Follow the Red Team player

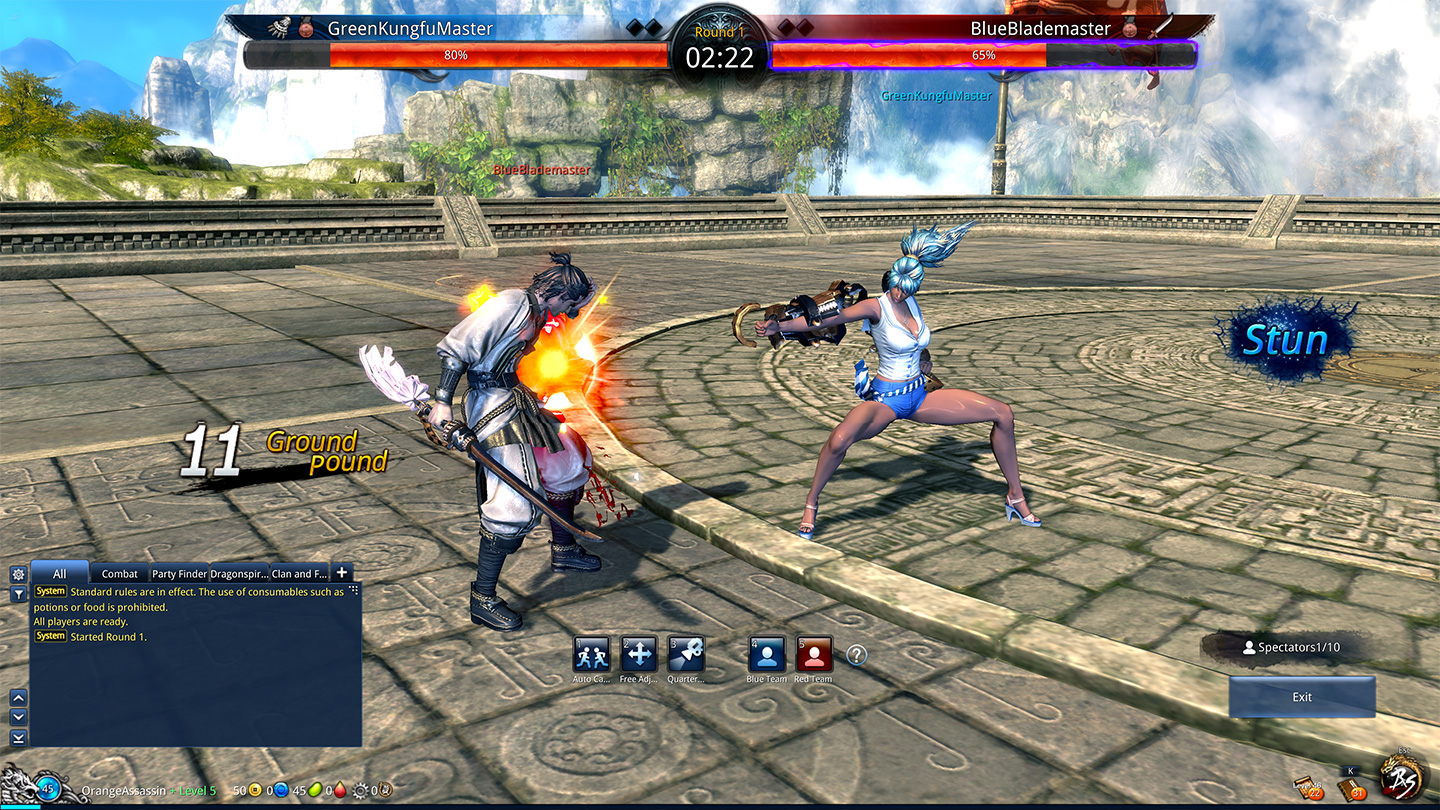click(814, 655)
